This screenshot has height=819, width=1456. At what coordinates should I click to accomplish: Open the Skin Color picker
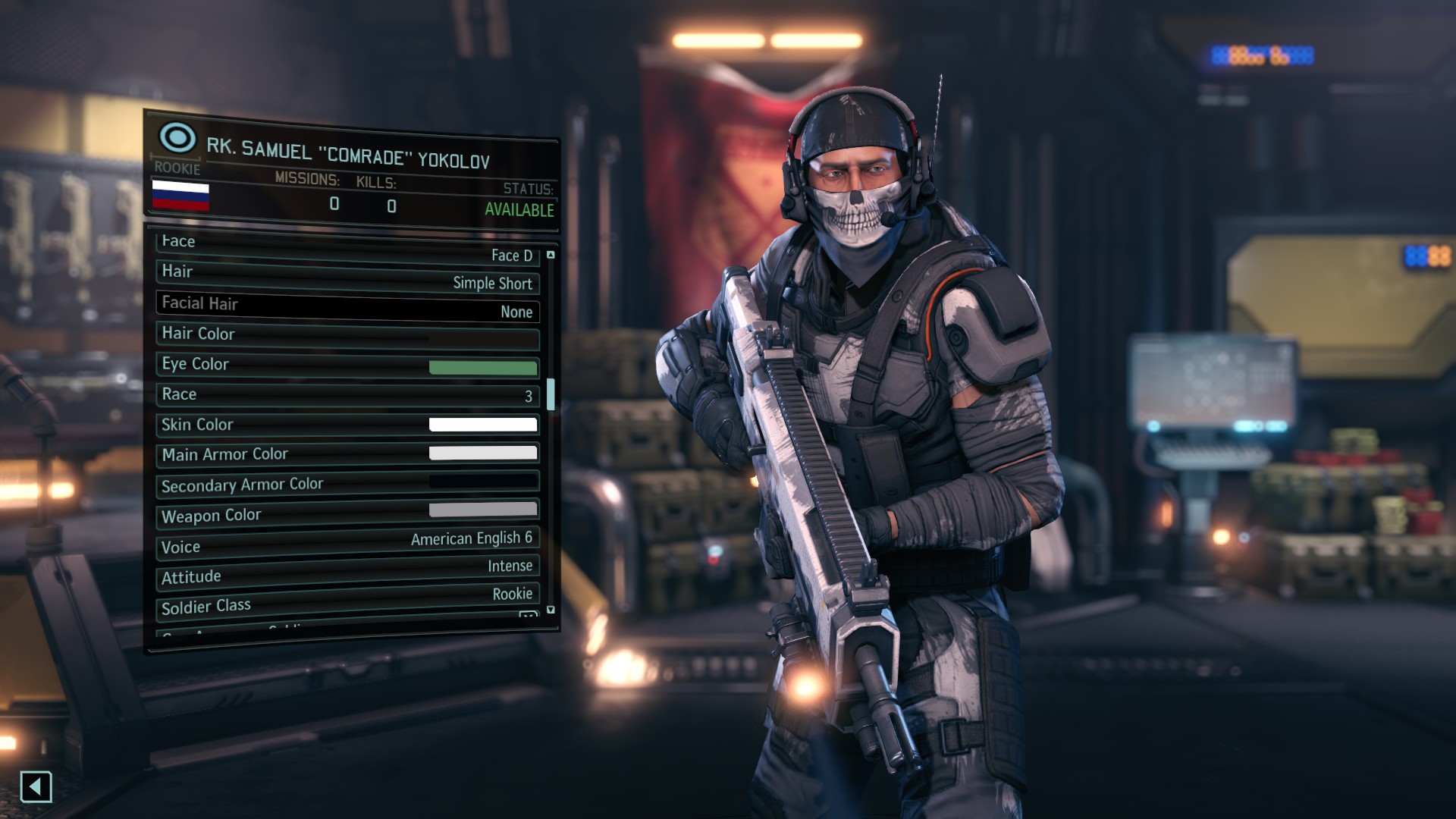pyautogui.click(x=347, y=425)
